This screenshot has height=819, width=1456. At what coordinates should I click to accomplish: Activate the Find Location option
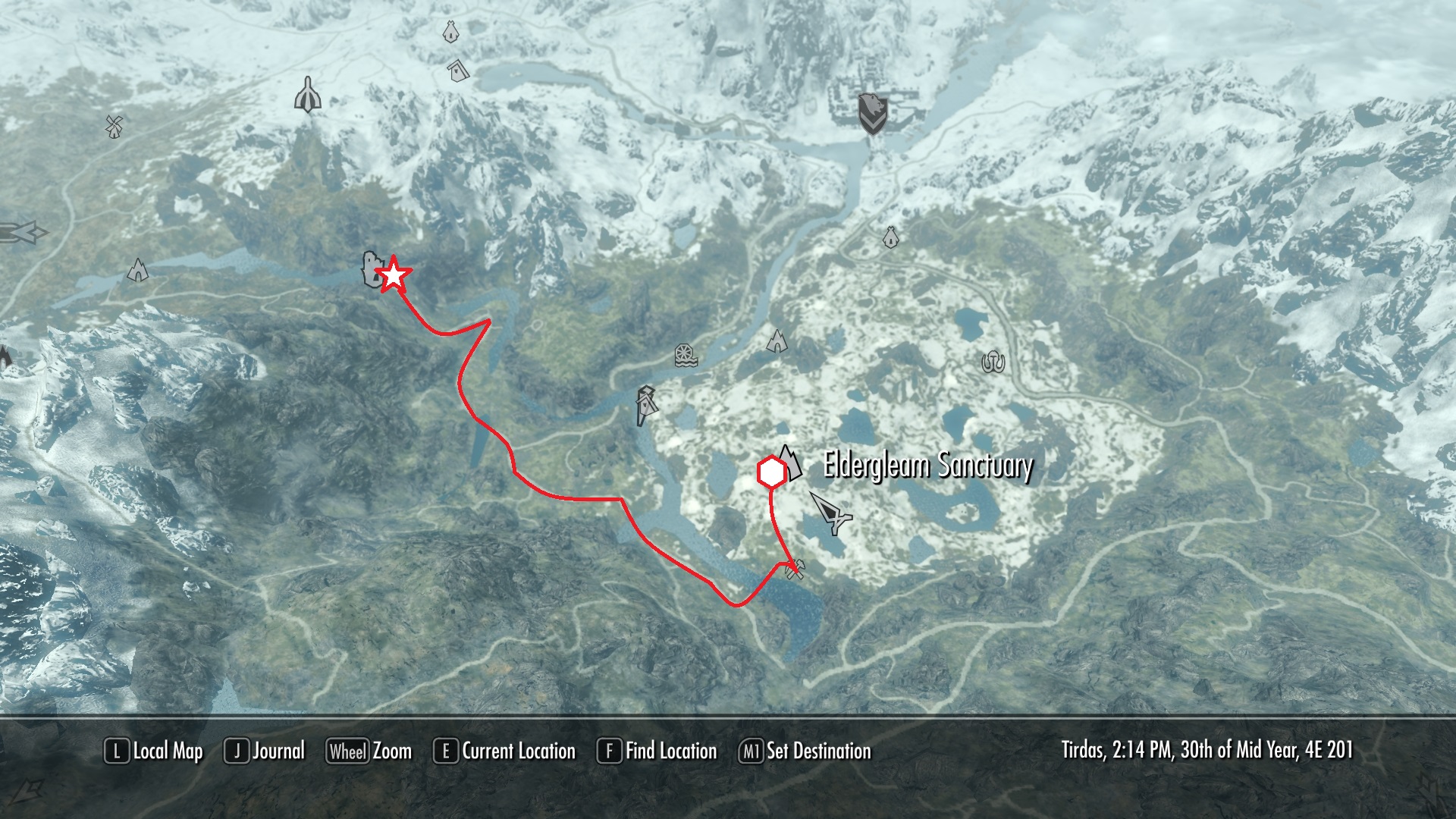657,752
